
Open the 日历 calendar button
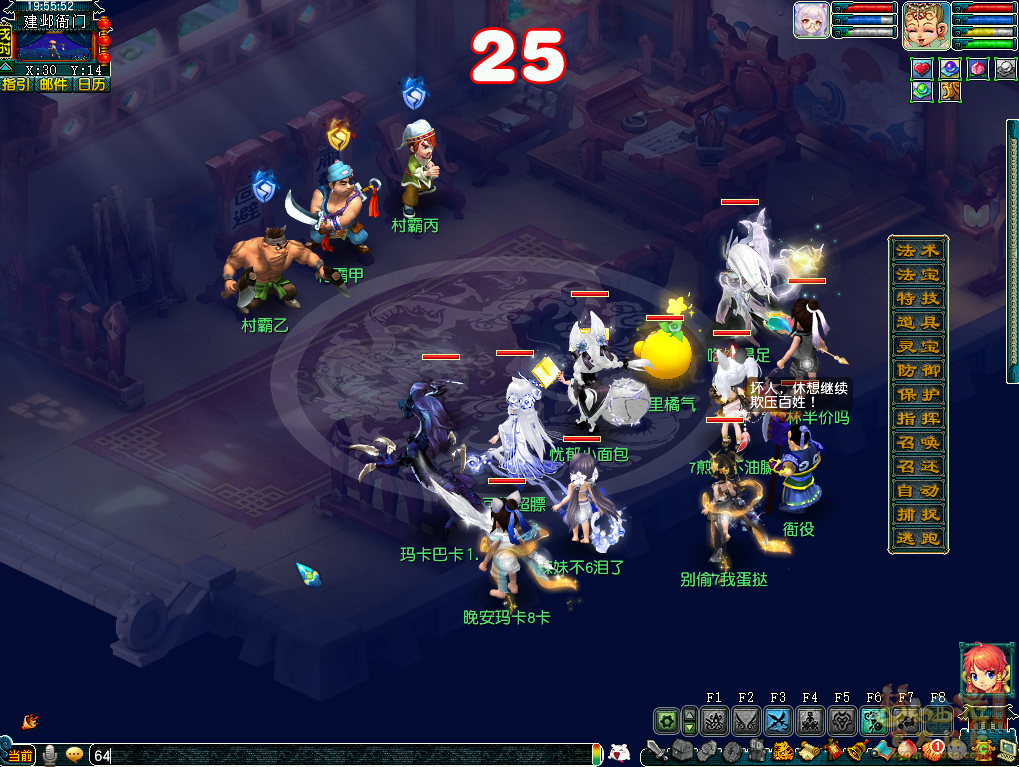[91, 84]
